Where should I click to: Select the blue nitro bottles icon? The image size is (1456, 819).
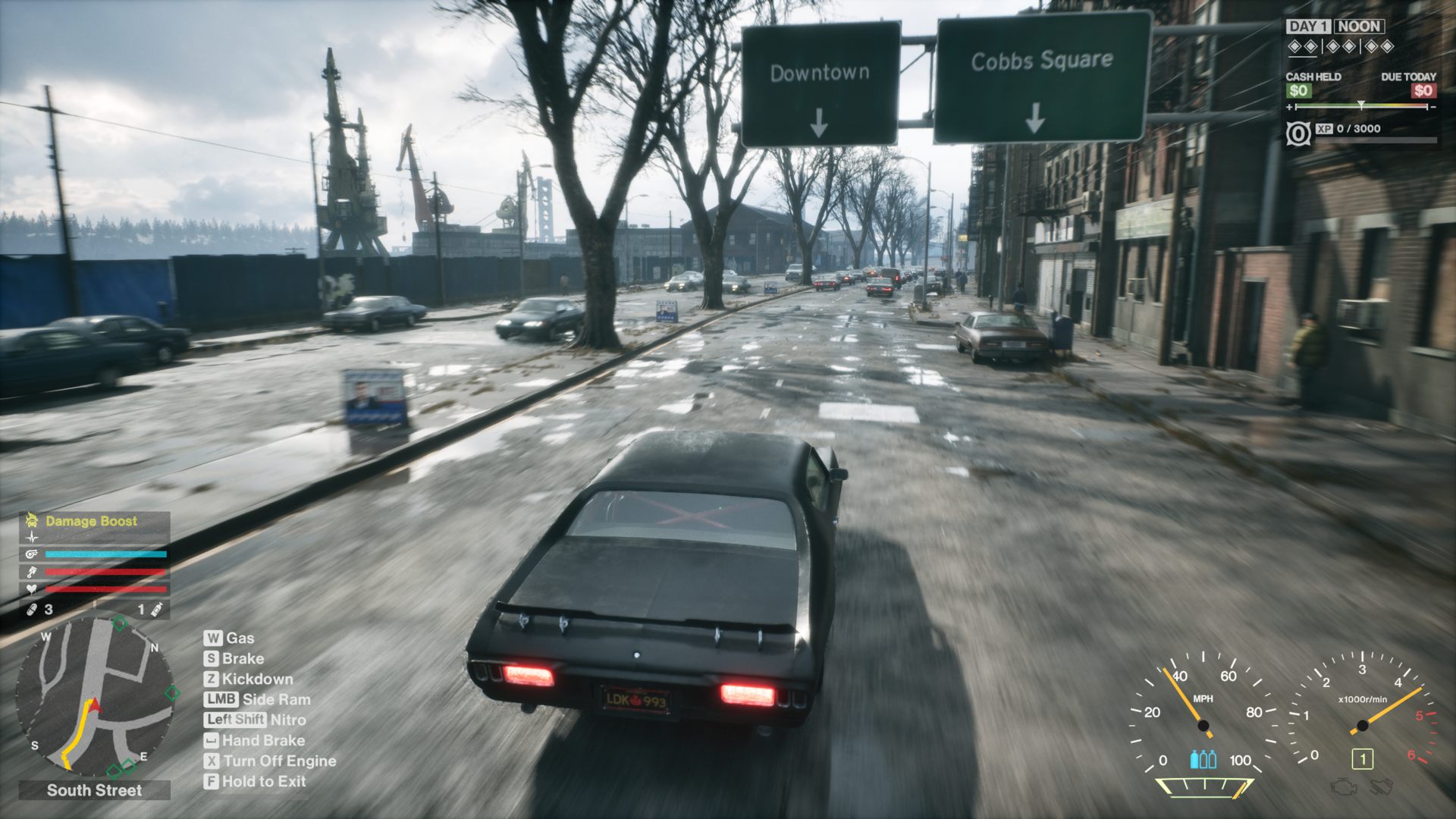1203,759
